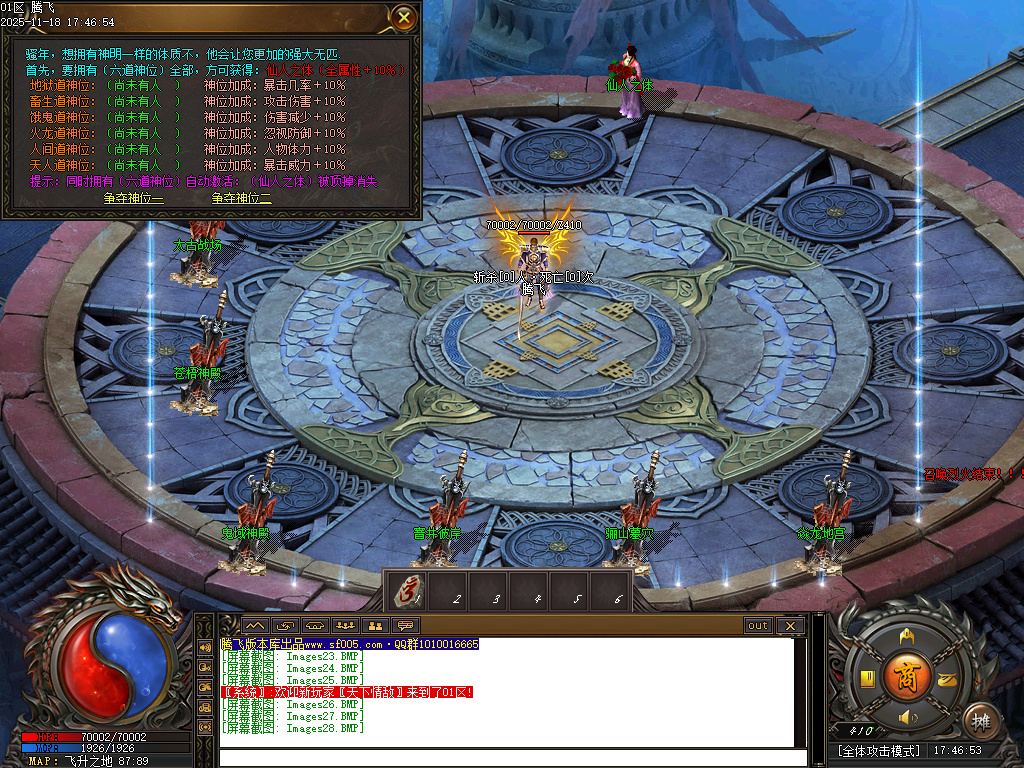Choose the 争夺神位一 link
Screen dimensions: 1024x768
point(133,198)
